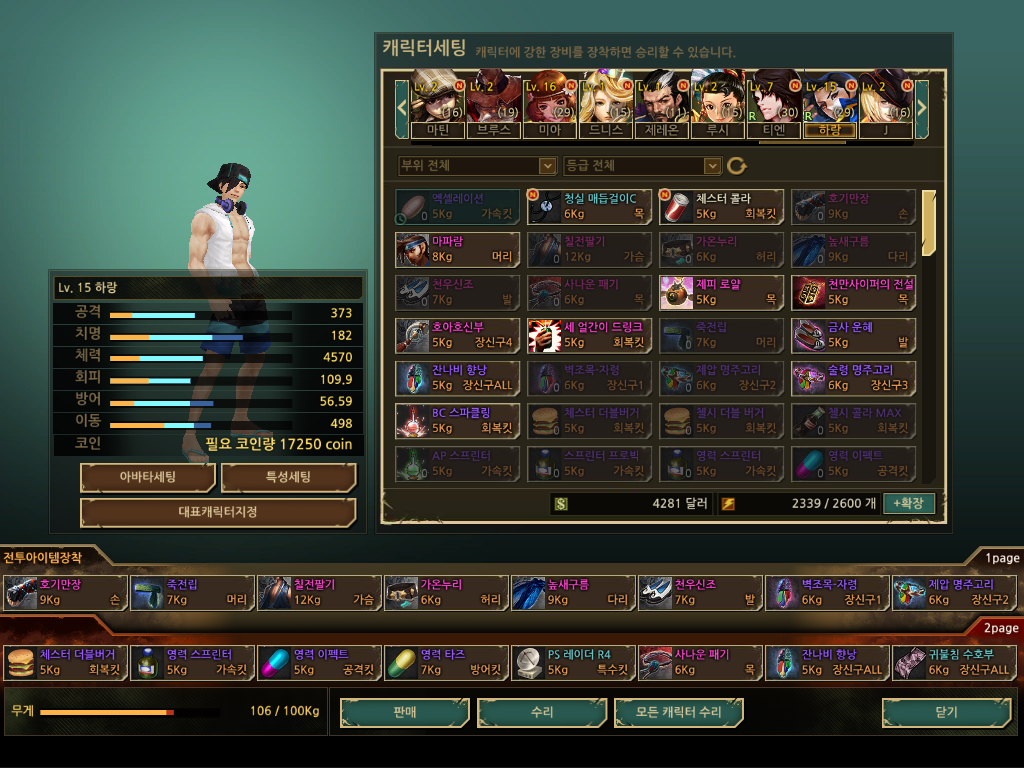Screen dimensions: 1024x768
Task: Choose the 티엔 character portrait
Action: point(774,103)
